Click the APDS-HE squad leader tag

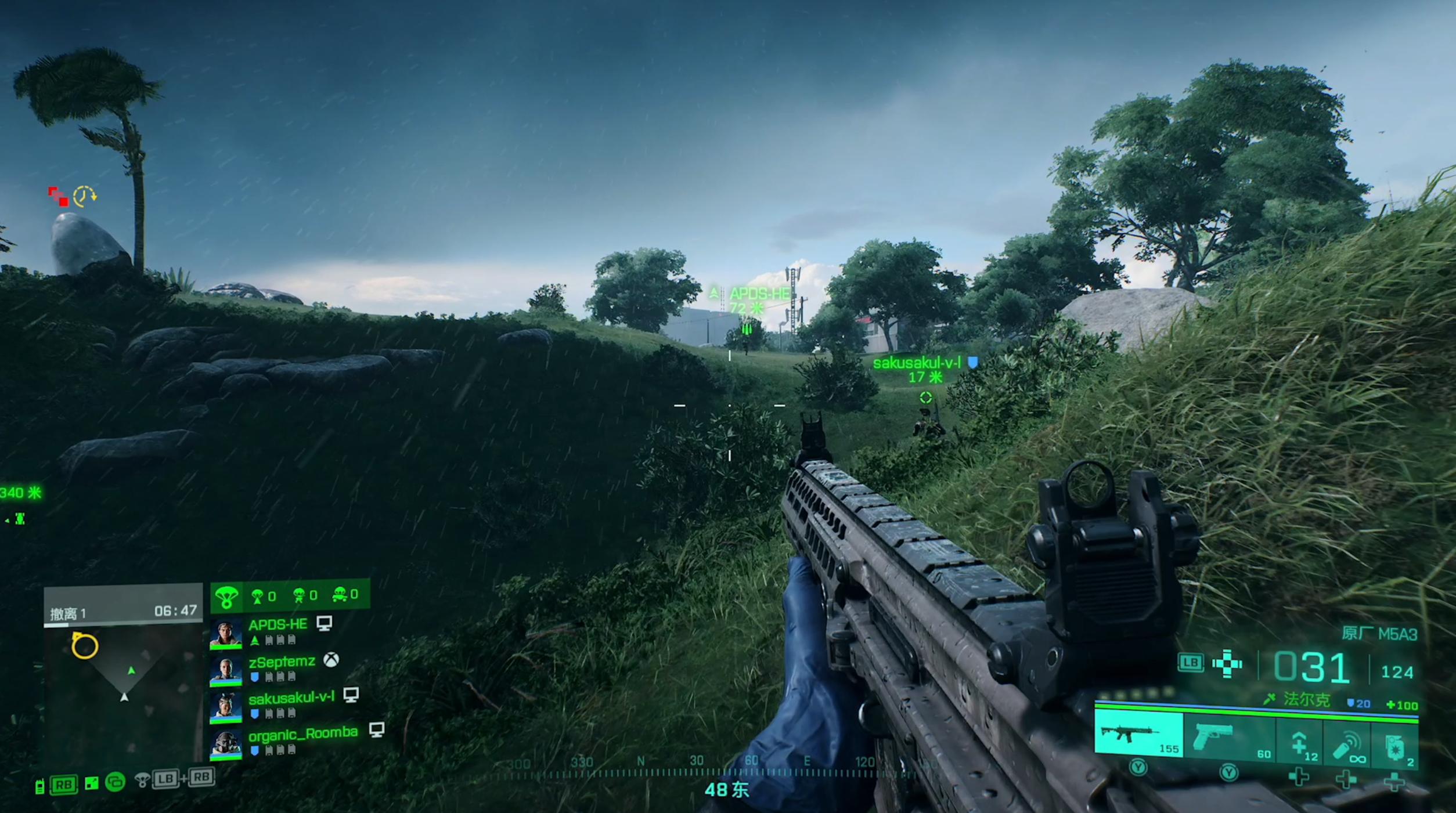[759, 294]
